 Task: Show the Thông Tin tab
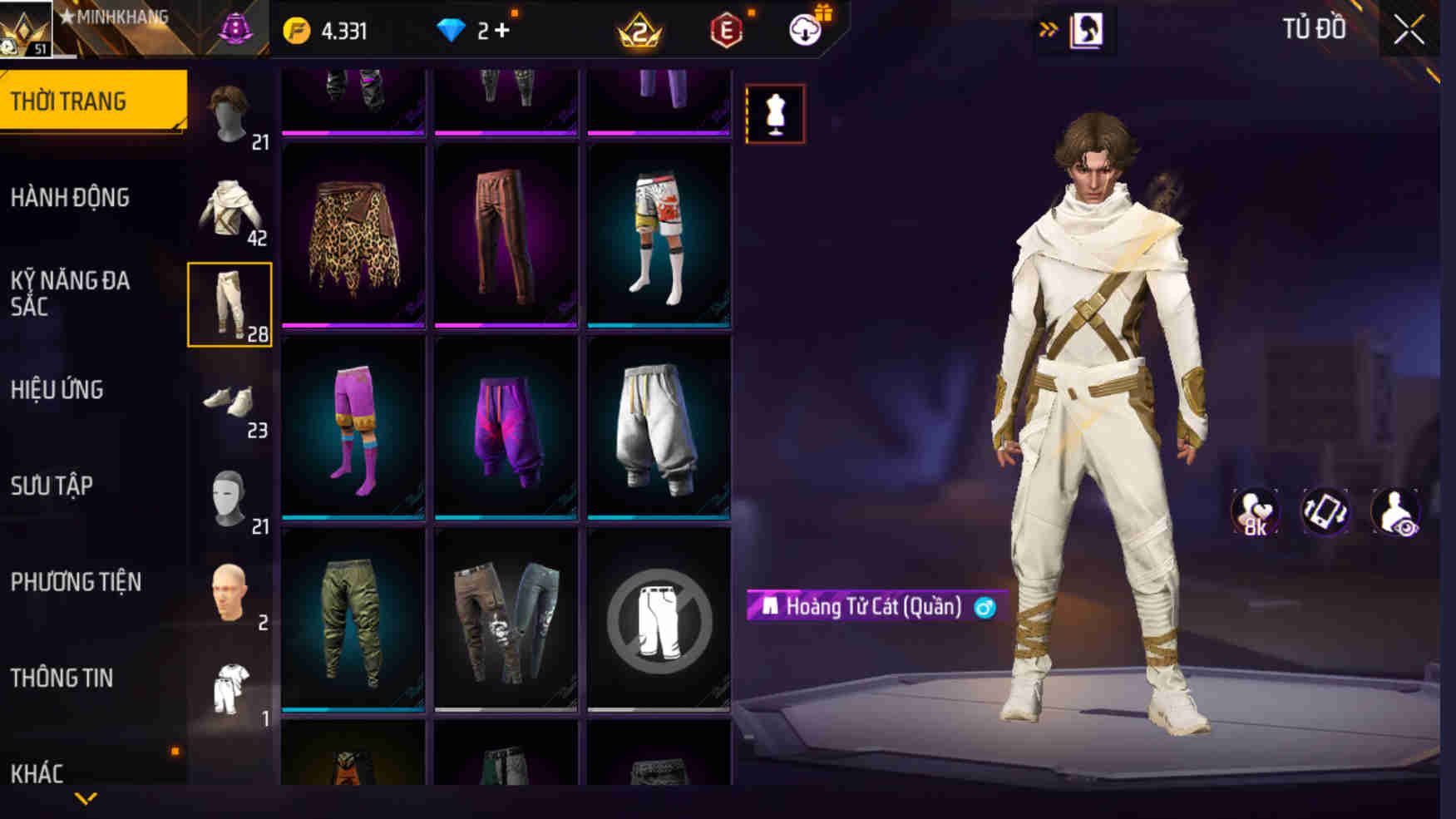[62, 678]
